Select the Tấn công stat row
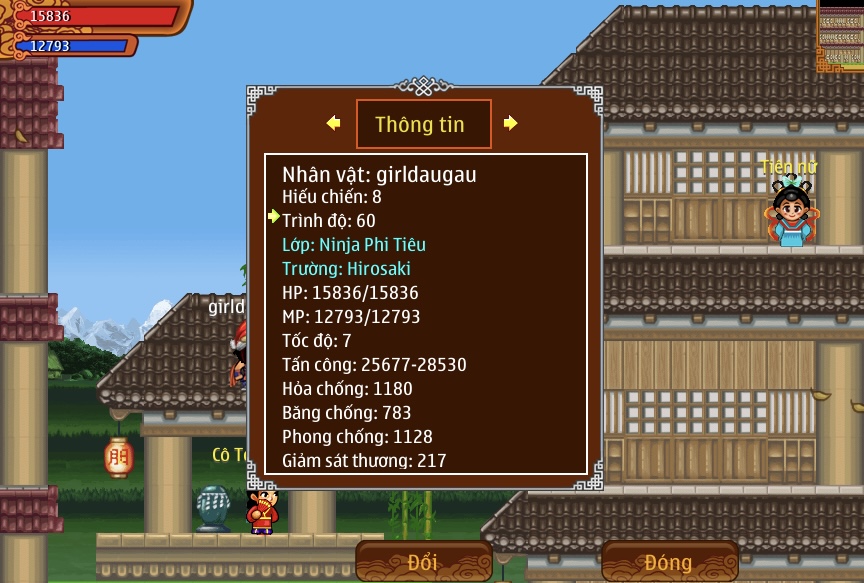The height and width of the screenshot is (583, 864). tap(374, 365)
